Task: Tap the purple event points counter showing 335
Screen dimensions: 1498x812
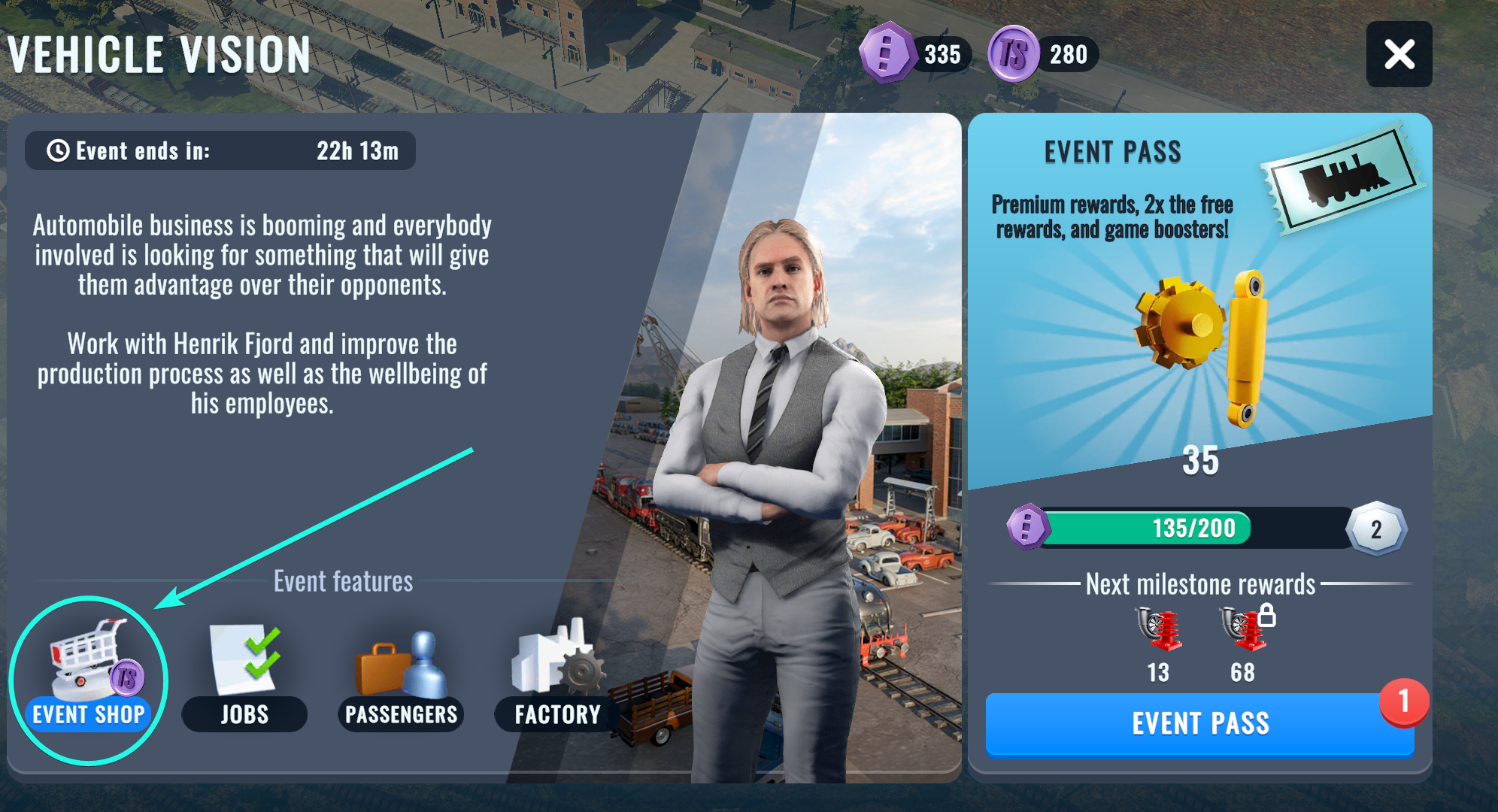Action: [915, 54]
